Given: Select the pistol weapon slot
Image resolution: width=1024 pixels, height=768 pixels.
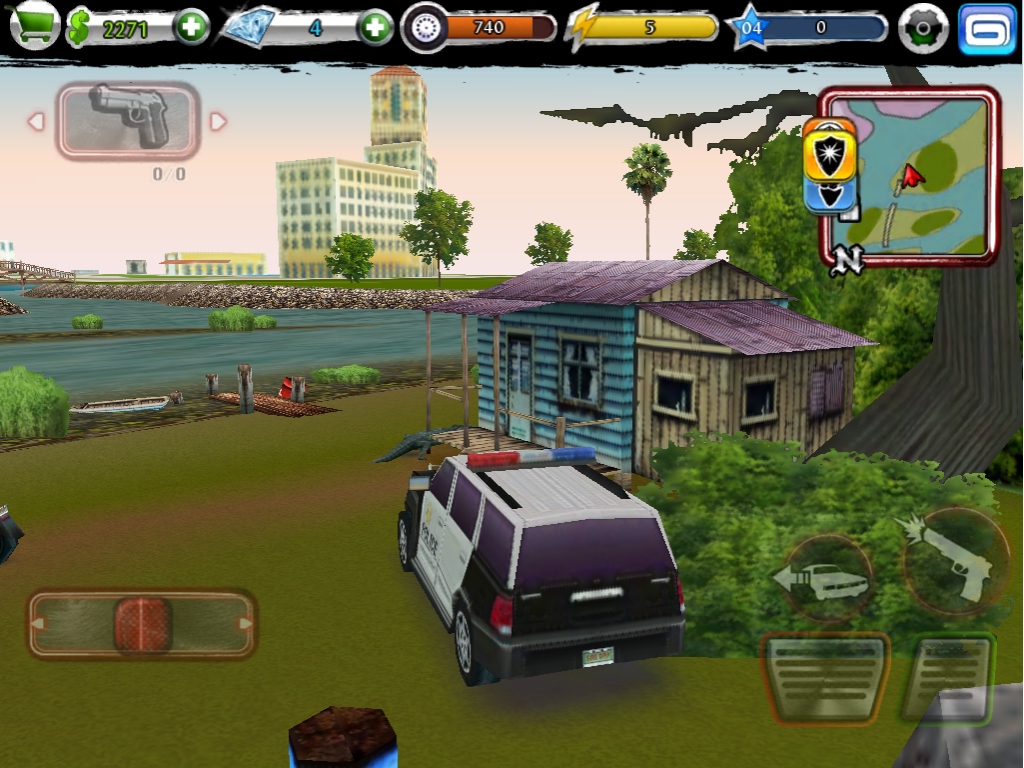Looking at the screenshot, I should point(128,120).
